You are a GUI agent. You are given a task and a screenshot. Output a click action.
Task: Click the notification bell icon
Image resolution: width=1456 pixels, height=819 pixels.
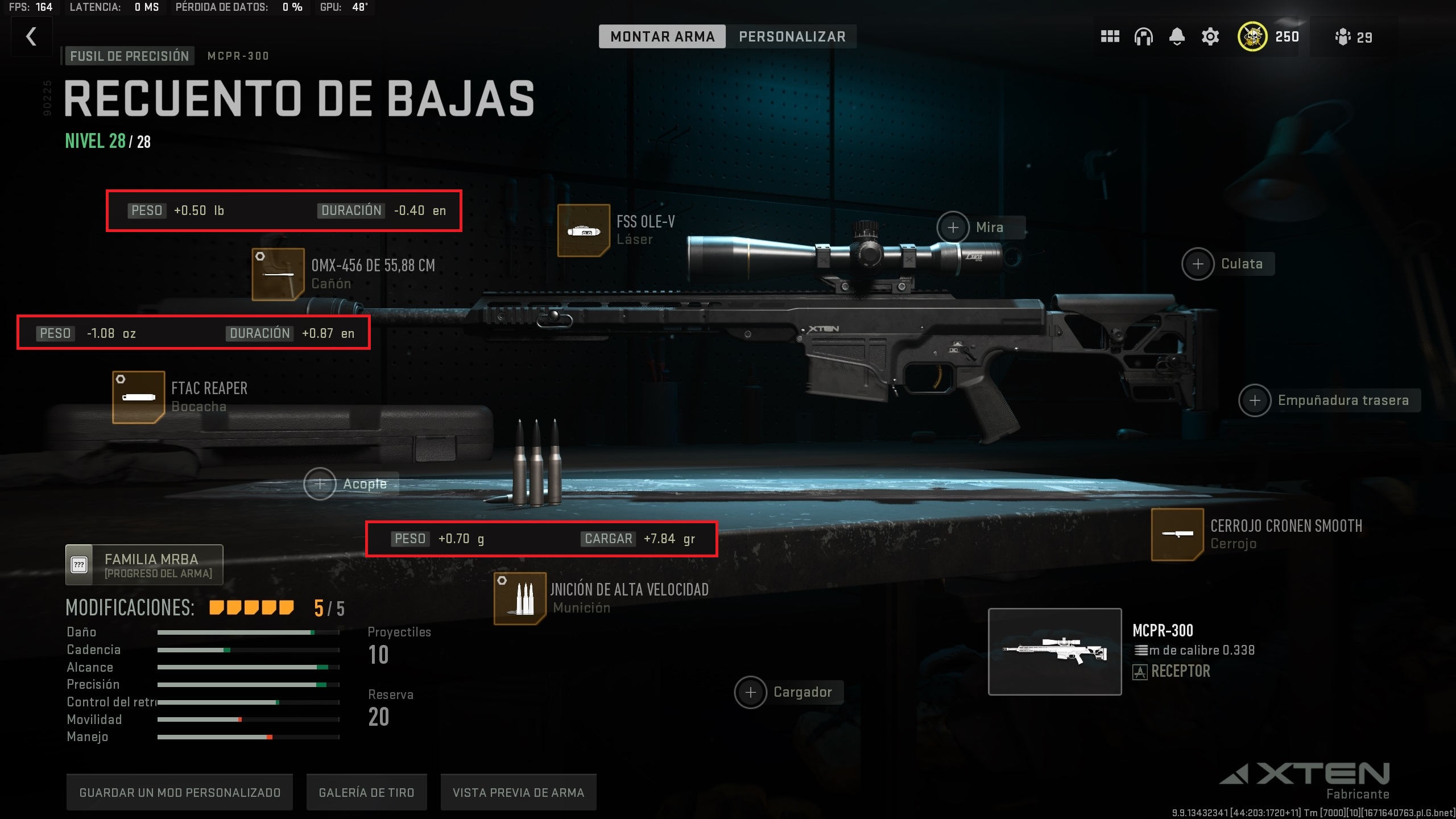click(1177, 36)
